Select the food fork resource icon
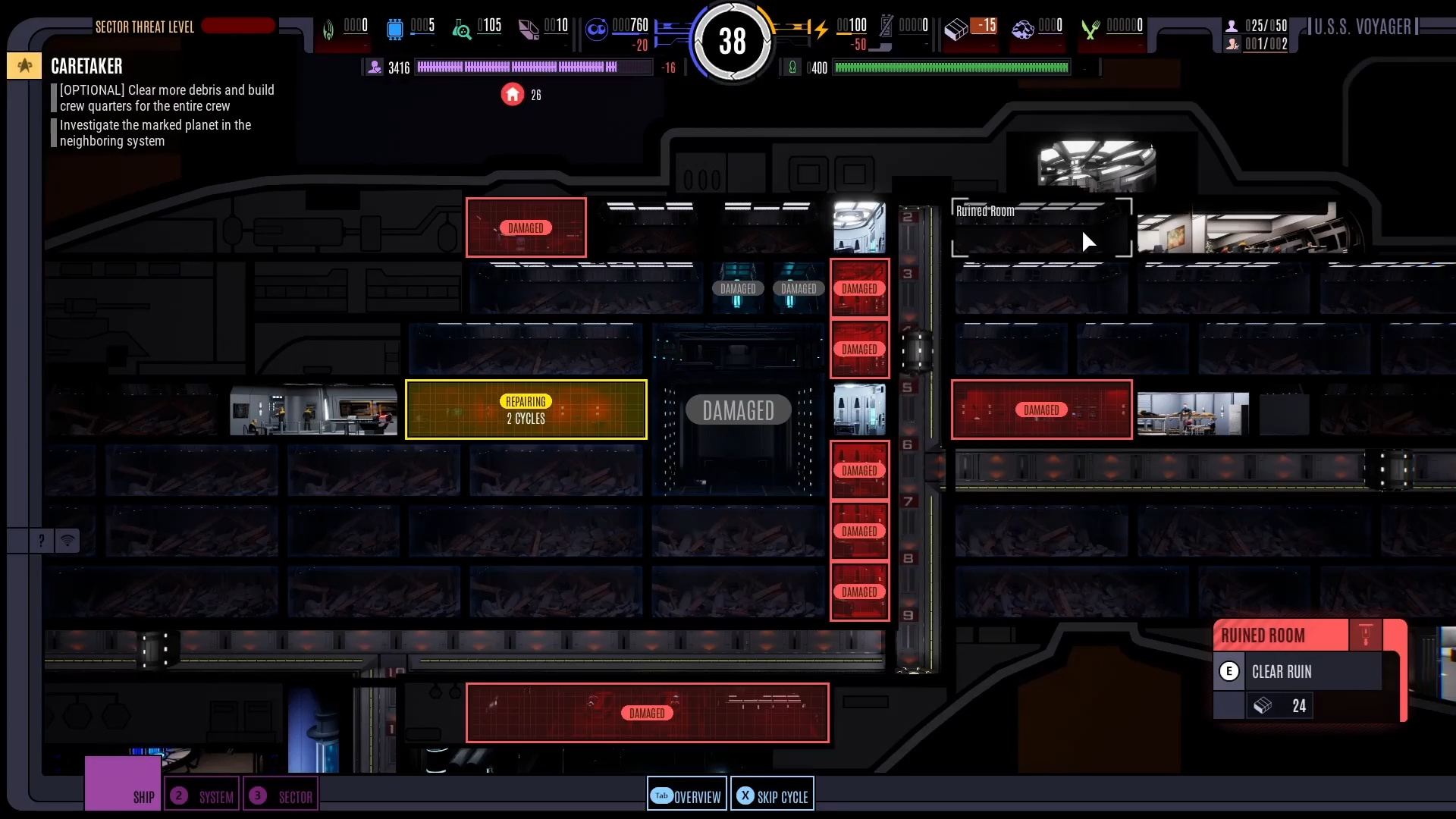This screenshot has width=1456, height=819. click(1090, 30)
